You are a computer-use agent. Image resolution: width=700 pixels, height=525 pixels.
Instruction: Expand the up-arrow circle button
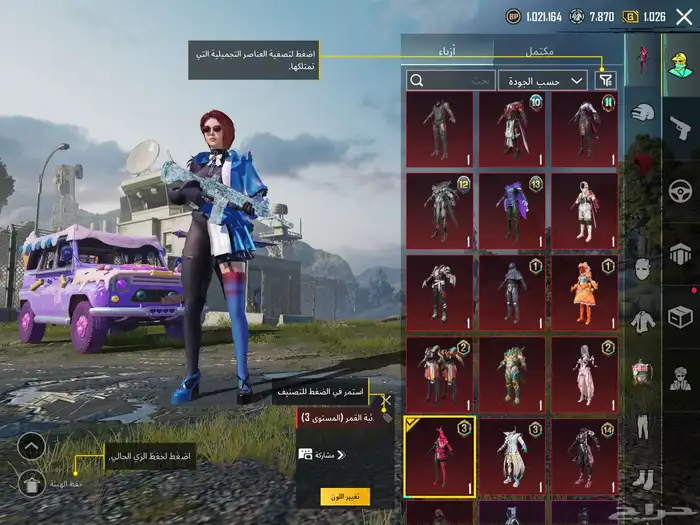pyautogui.click(x=31, y=446)
